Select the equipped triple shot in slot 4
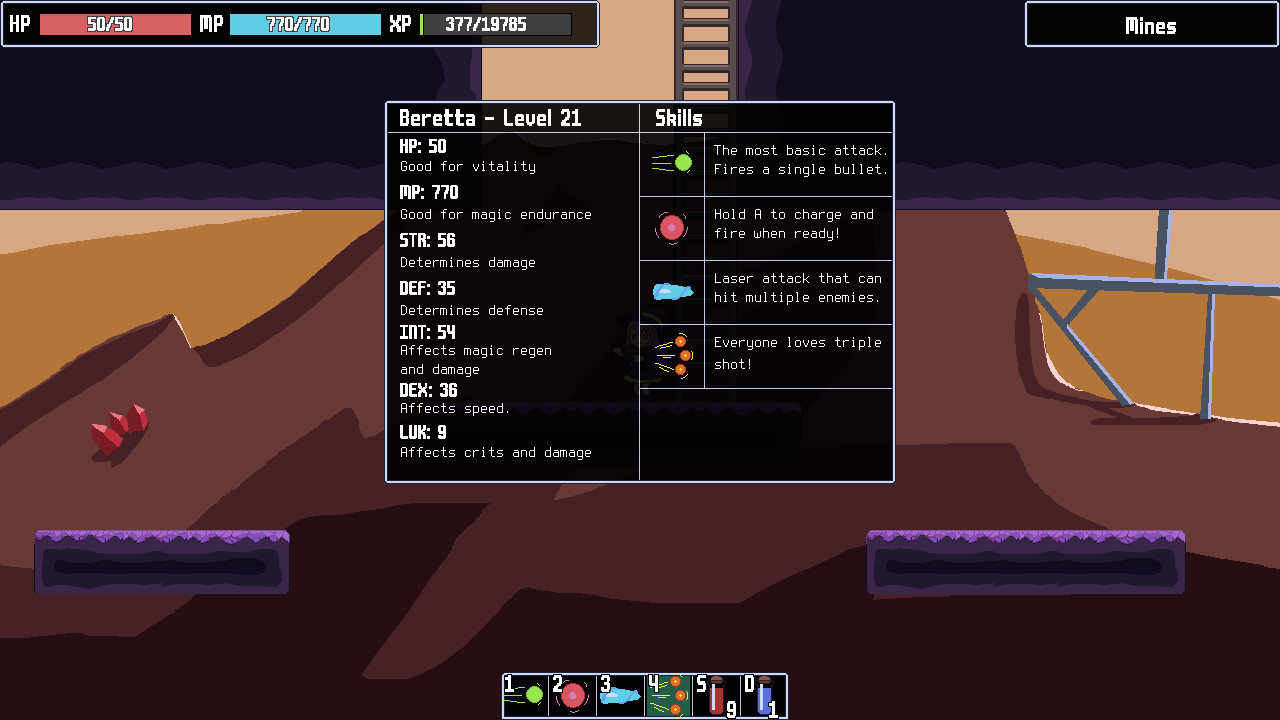Image resolution: width=1280 pixels, height=720 pixels. click(667, 695)
